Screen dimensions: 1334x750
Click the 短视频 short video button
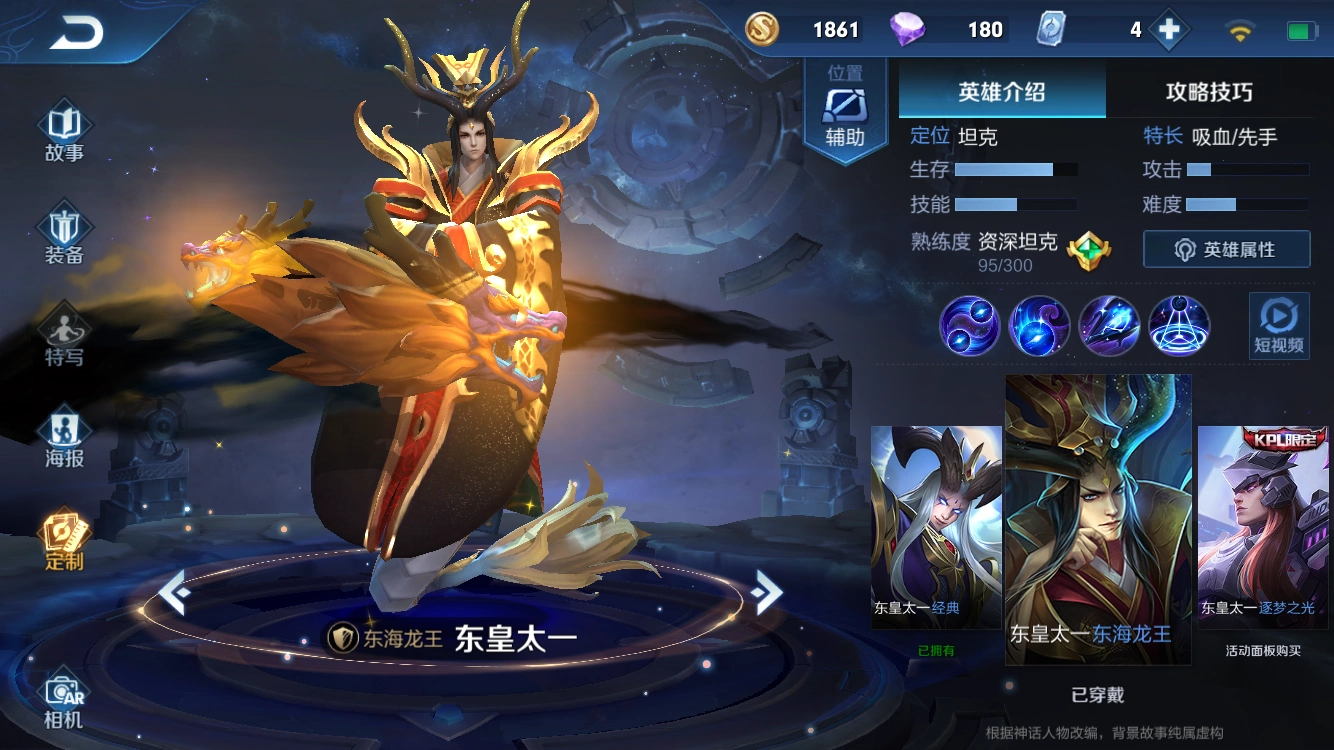[1282, 327]
